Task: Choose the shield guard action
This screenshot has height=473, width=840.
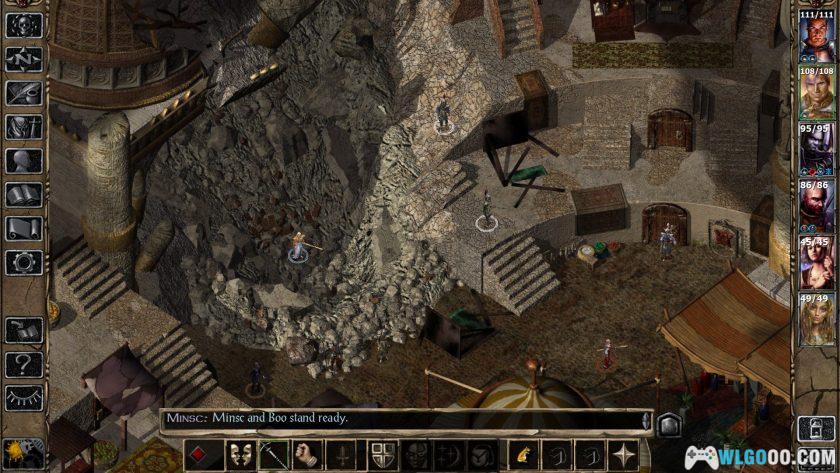Action: point(382,452)
